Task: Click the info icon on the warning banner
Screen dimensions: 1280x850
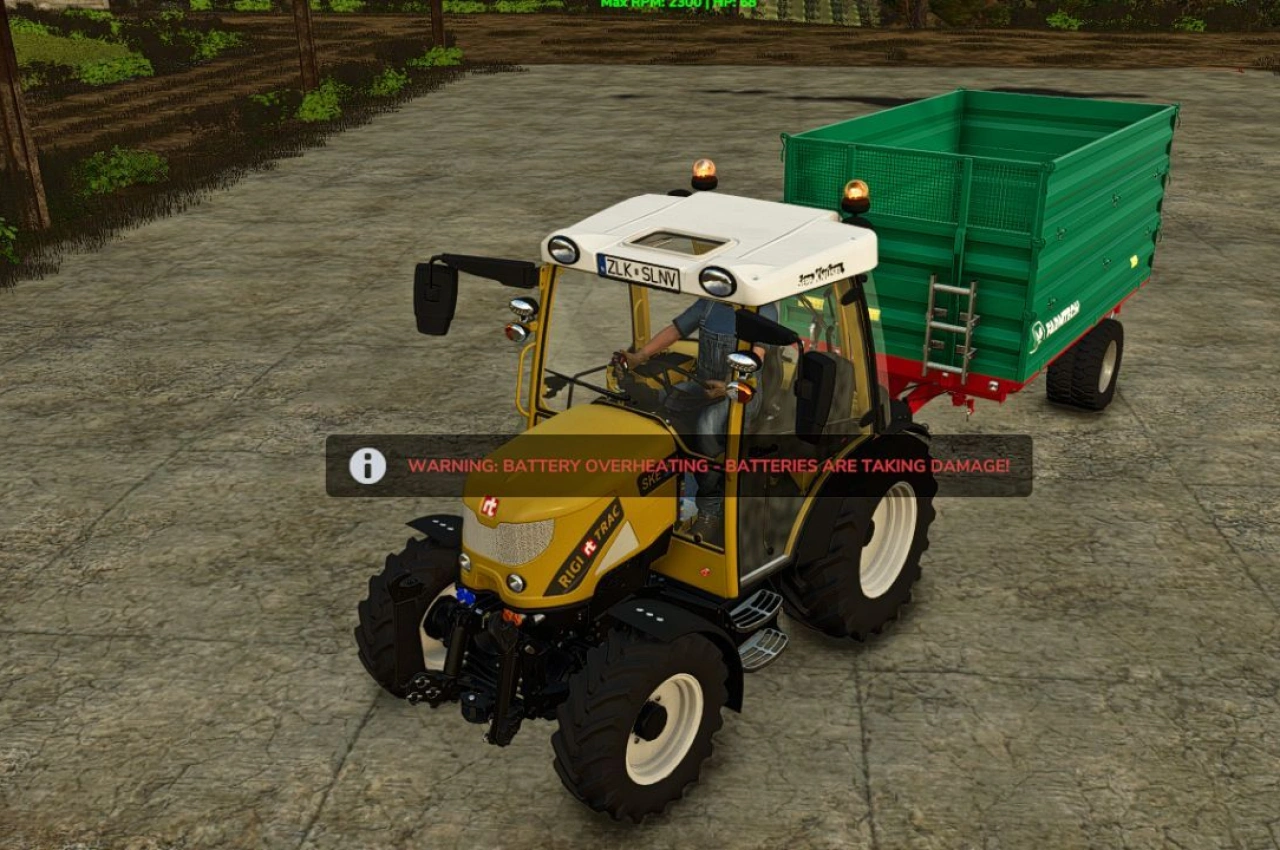Action: pyautogui.click(x=367, y=464)
